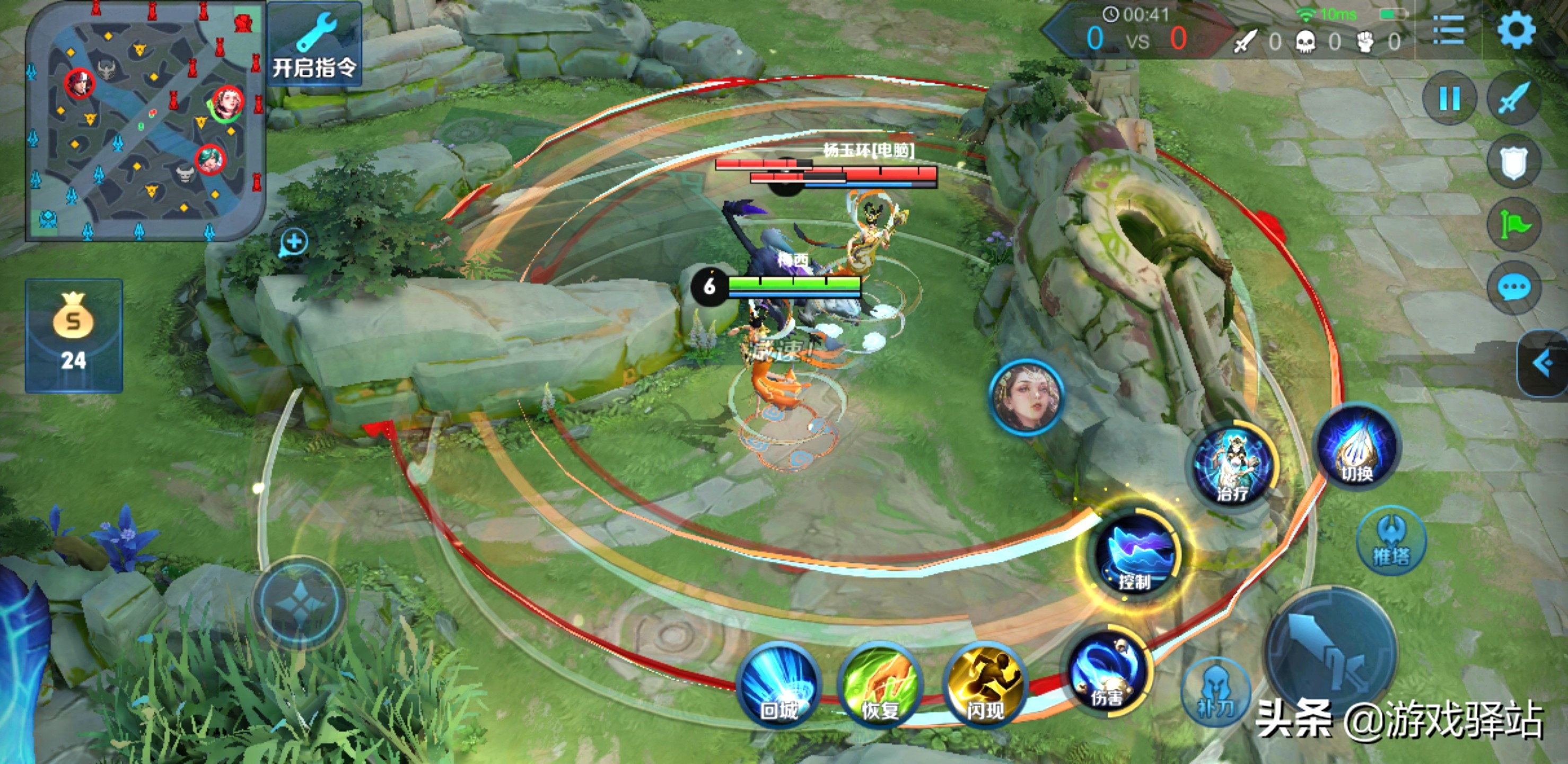The image size is (1568, 764).
Task: Send the green flag gather signal
Action: coord(1514,225)
